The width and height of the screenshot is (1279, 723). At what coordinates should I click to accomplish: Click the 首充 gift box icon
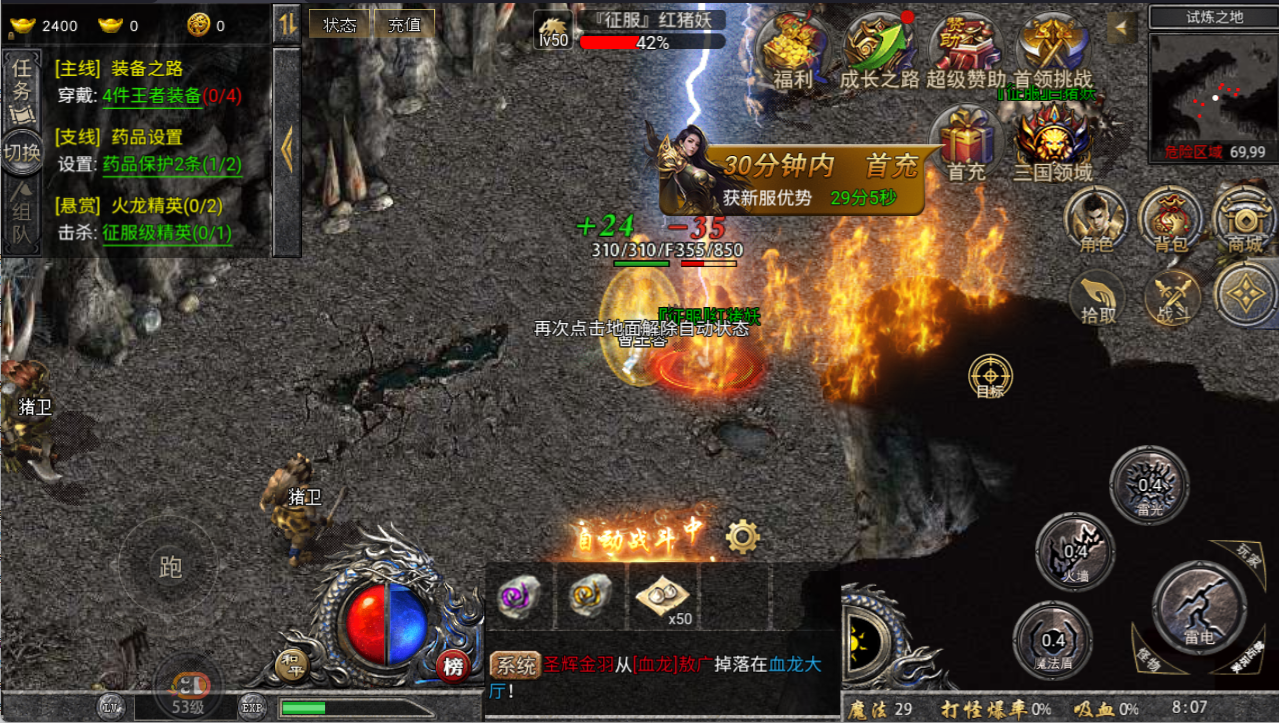pos(966,142)
